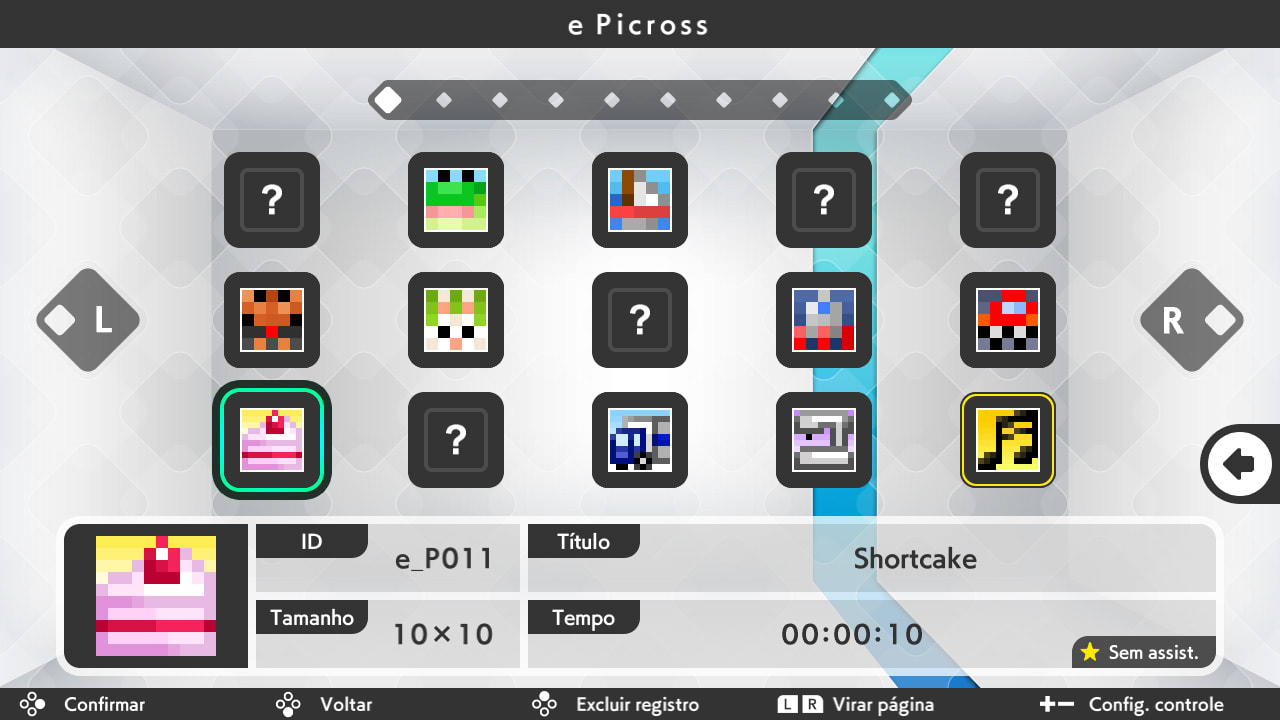Select the red race car puzzle
1280x720 pixels.
pyautogui.click(x=1007, y=320)
